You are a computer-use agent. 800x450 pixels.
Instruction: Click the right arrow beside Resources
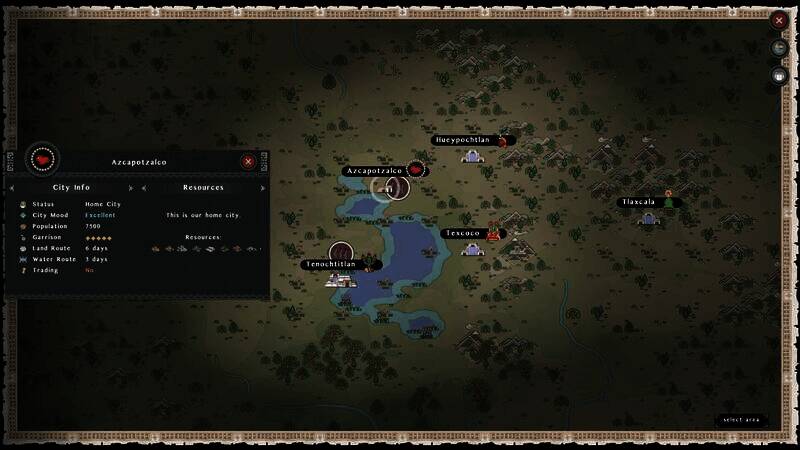click(x=263, y=188)
